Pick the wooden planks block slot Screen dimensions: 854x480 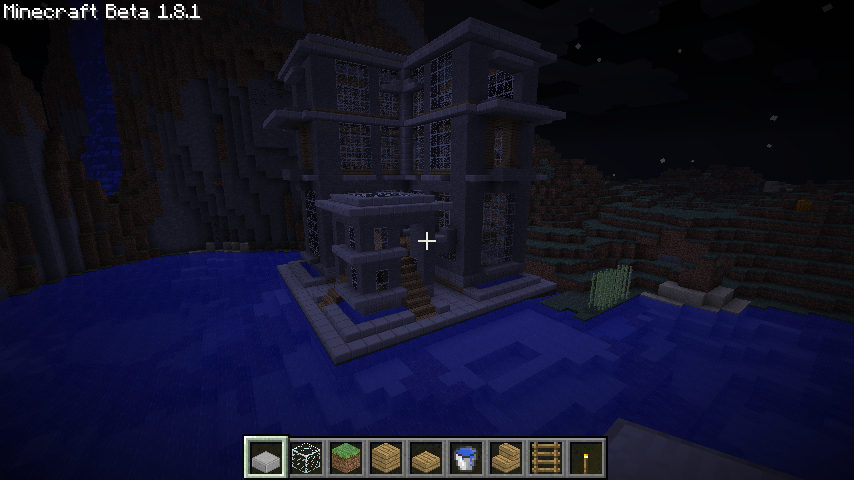tap(386, 458)
